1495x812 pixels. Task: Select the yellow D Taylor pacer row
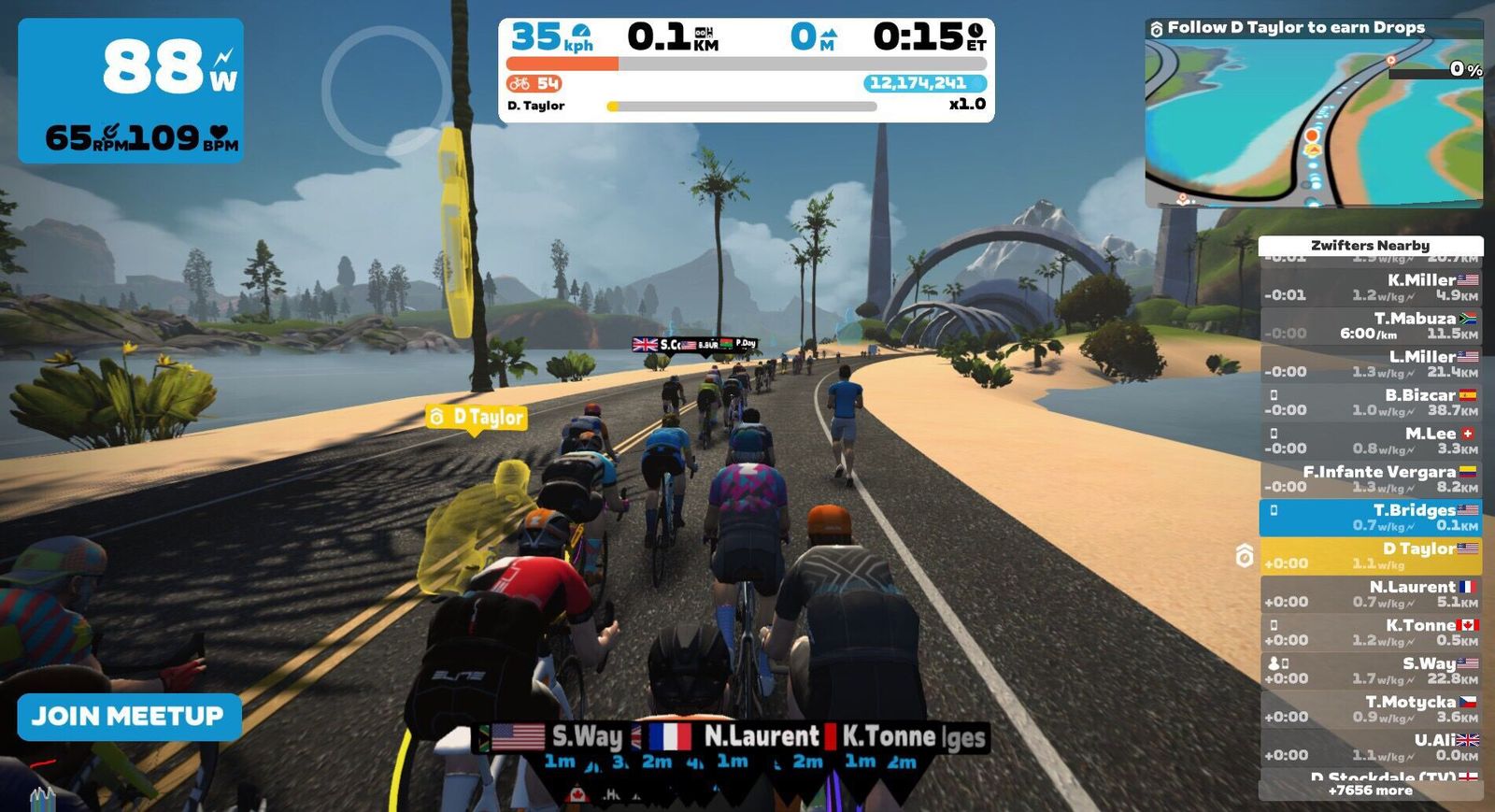coord(1370,555)
